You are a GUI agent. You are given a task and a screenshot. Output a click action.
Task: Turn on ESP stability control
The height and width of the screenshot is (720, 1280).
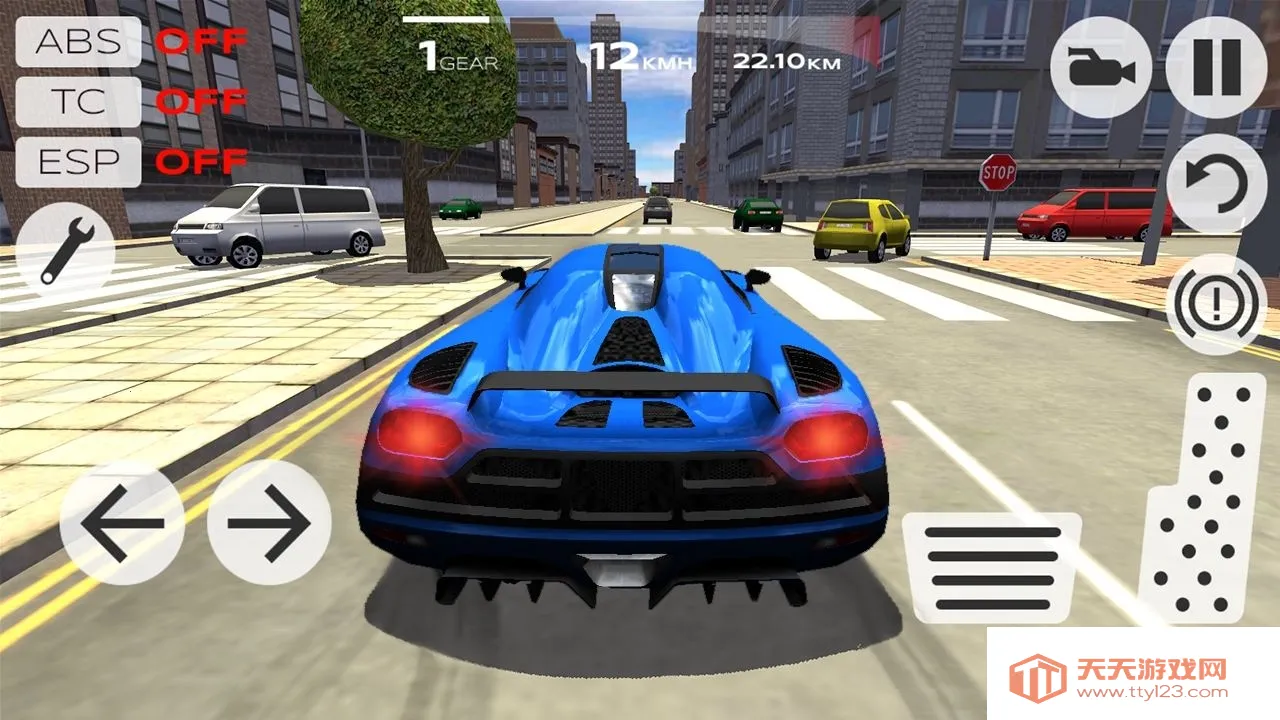(x=78, y=160)
